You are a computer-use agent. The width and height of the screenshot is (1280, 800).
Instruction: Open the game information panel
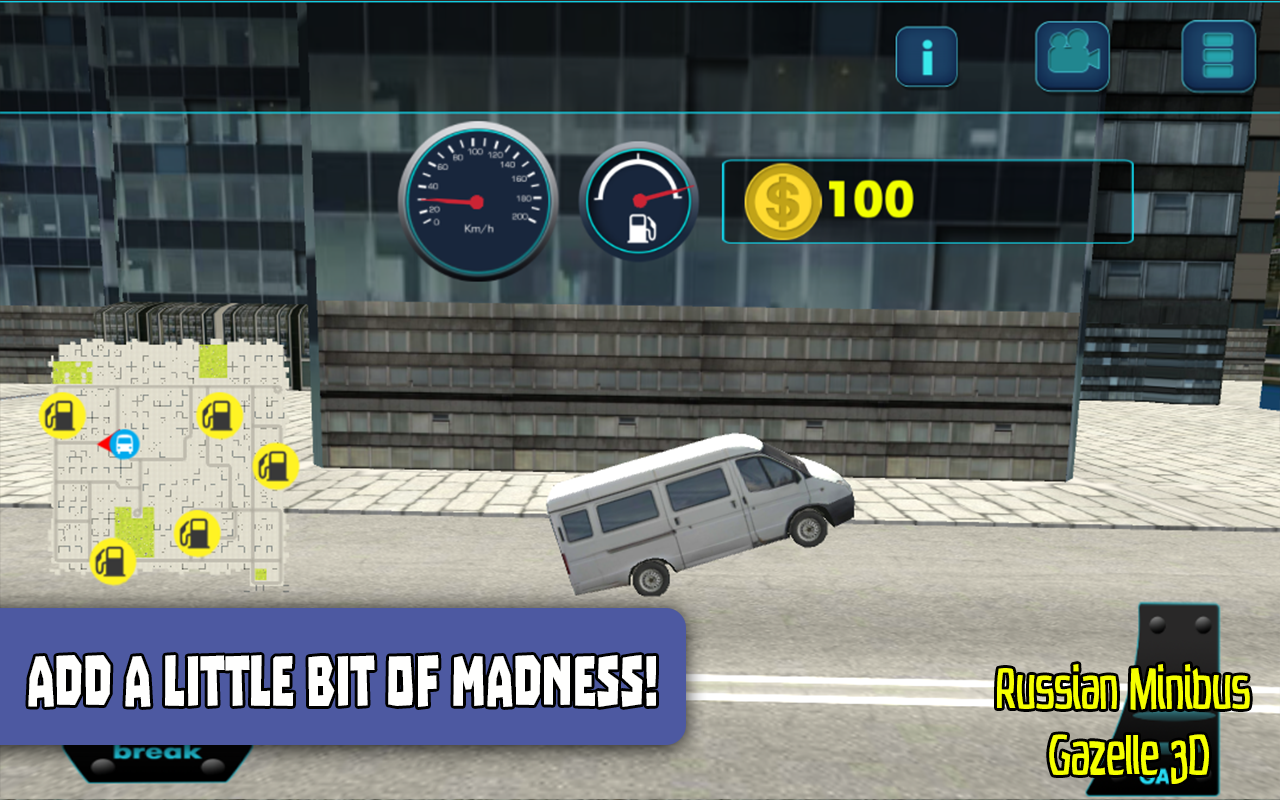926,56
